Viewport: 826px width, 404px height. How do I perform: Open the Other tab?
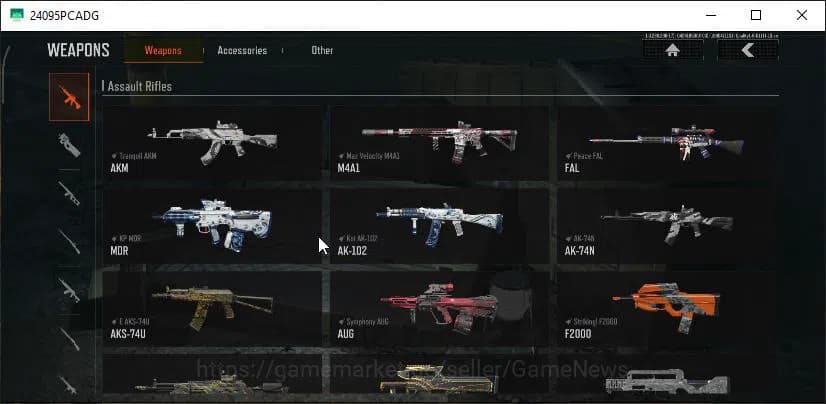(x=322, y=50)
